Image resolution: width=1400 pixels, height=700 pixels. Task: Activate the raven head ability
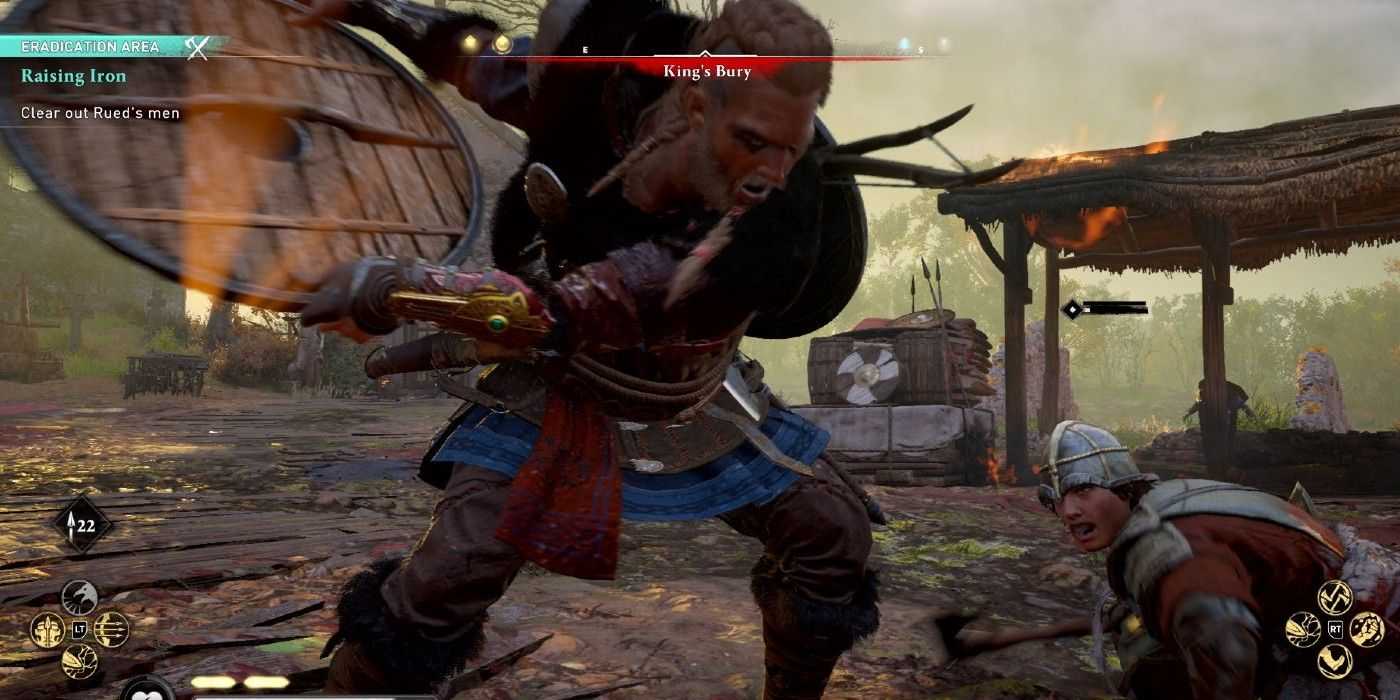(x=79, y=597)
